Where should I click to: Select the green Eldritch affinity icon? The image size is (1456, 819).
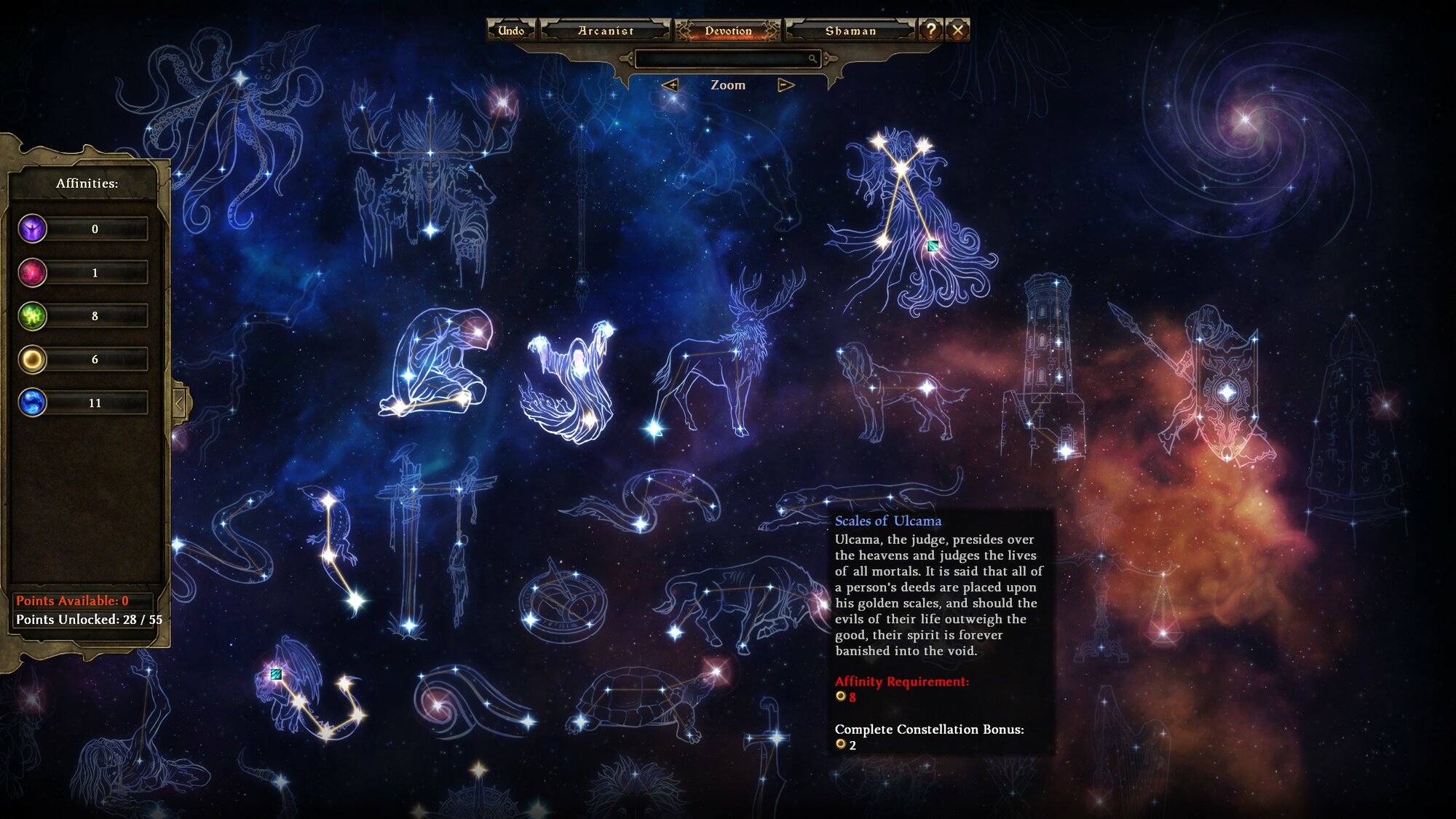33,316
